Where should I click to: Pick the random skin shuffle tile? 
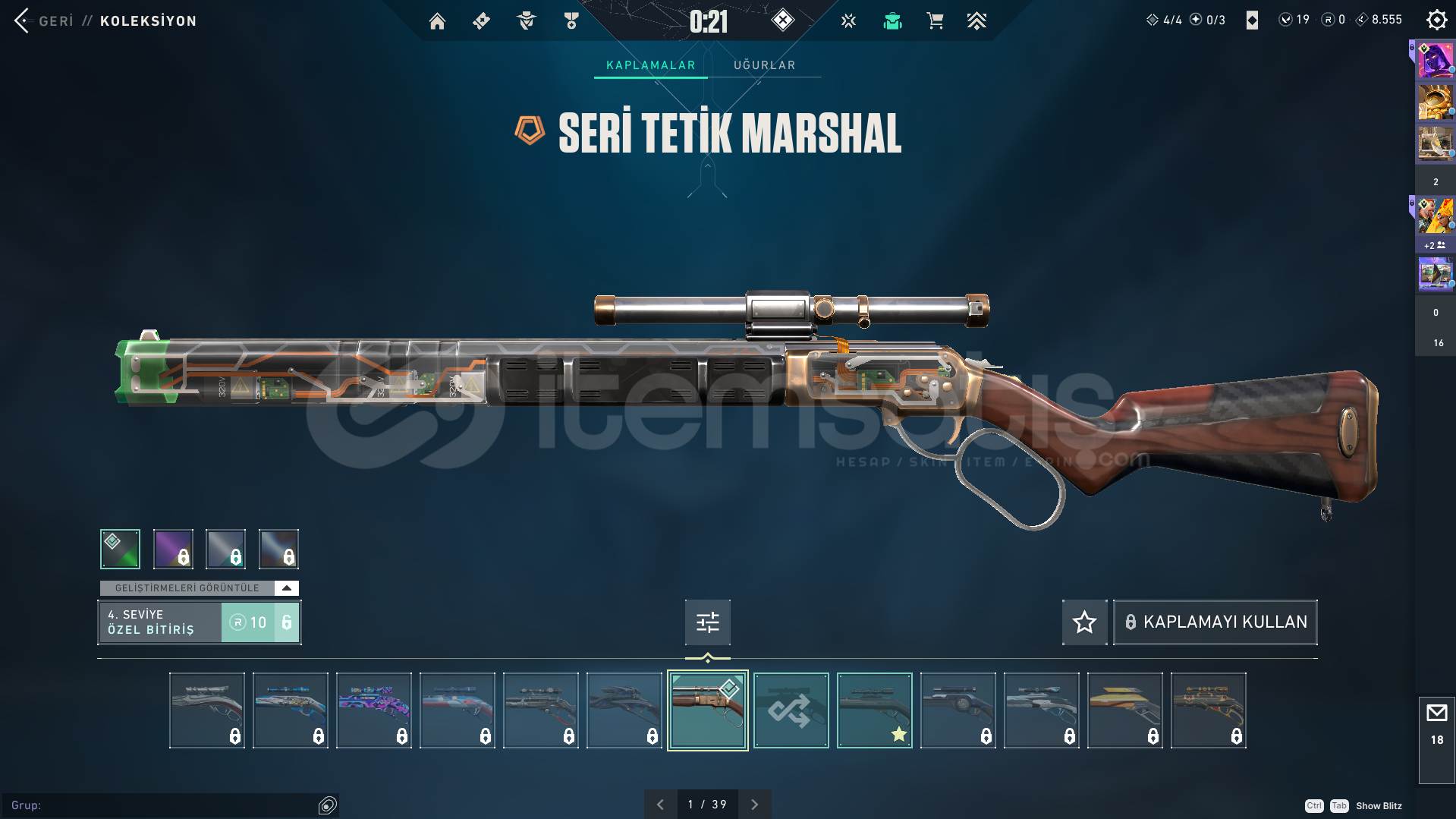click(x=791, y=710)
